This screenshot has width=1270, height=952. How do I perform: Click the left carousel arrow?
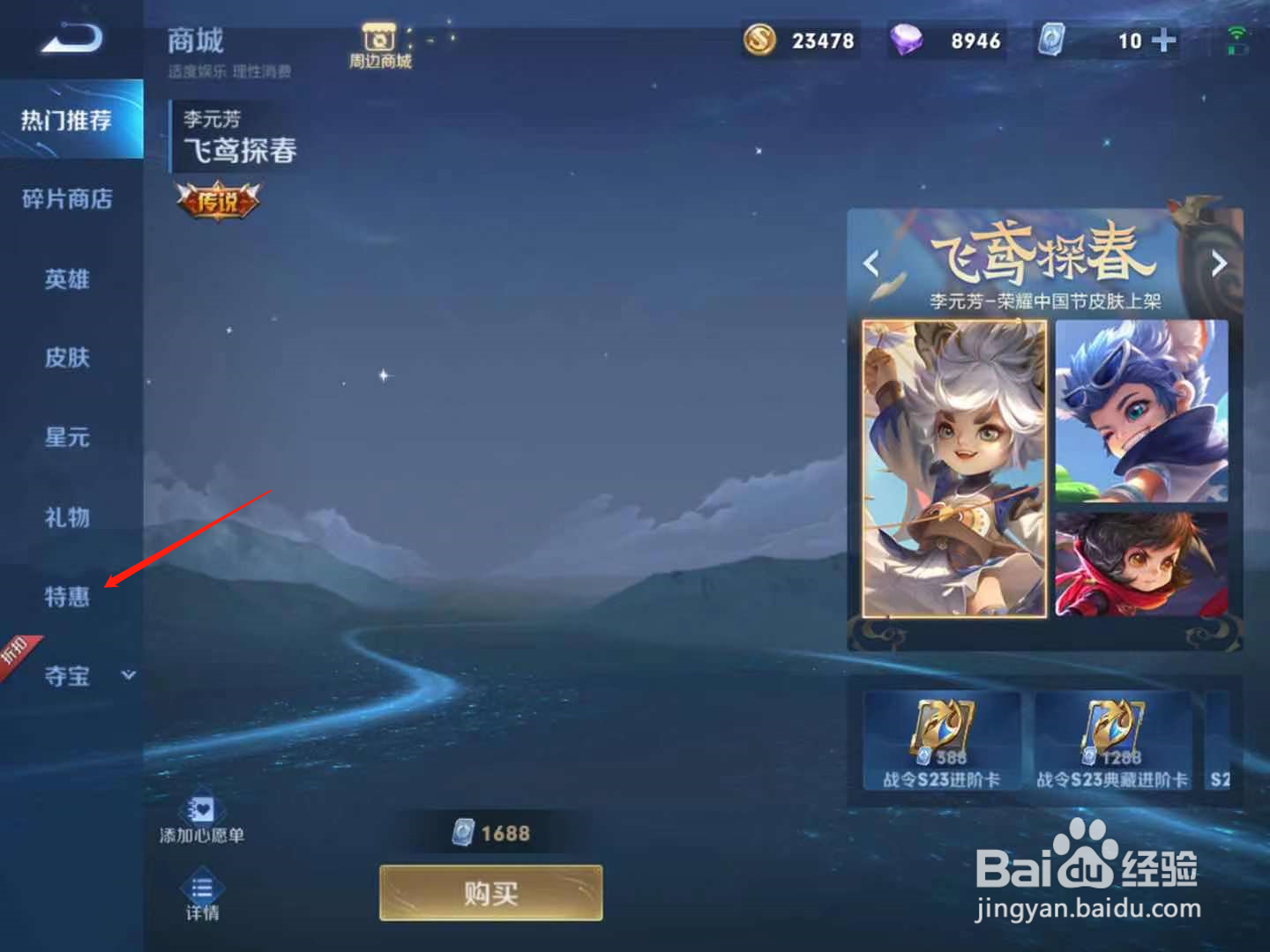[871, 264]
